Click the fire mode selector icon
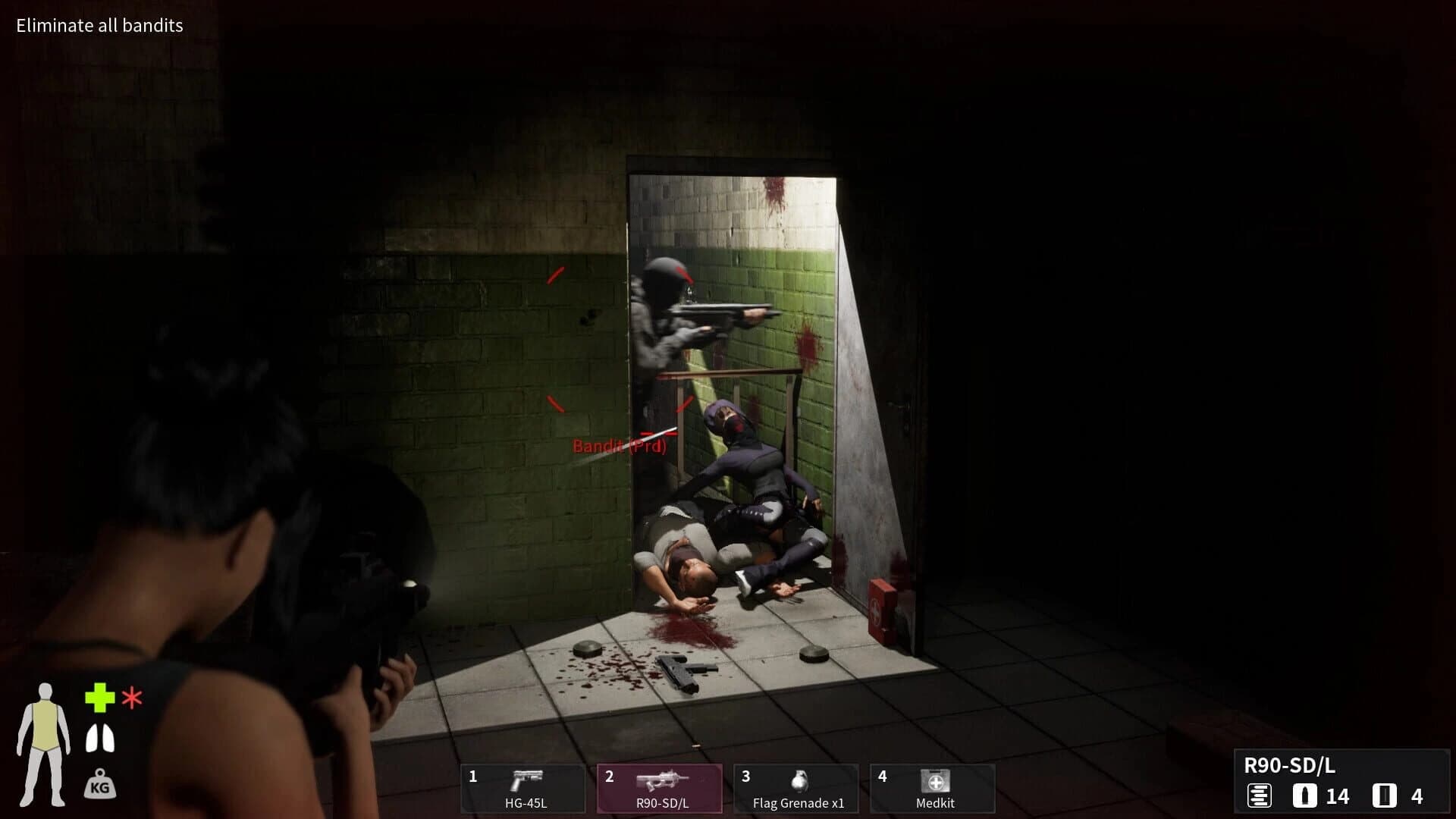This screenshot has width=1456, height=819. click(1259, 795)
